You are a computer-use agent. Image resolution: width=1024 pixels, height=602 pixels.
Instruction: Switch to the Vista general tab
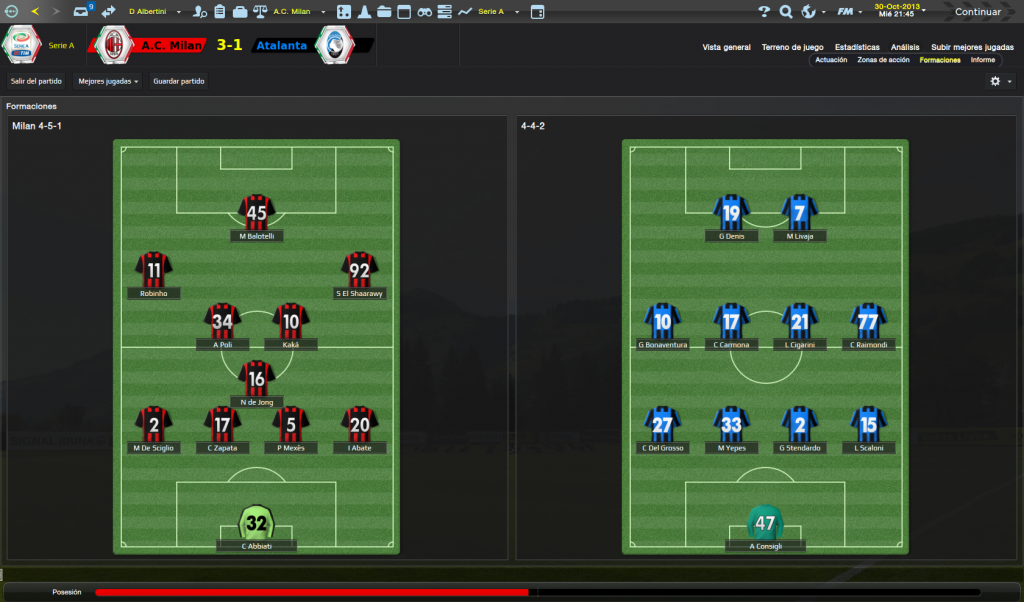(x=726, y=47)
